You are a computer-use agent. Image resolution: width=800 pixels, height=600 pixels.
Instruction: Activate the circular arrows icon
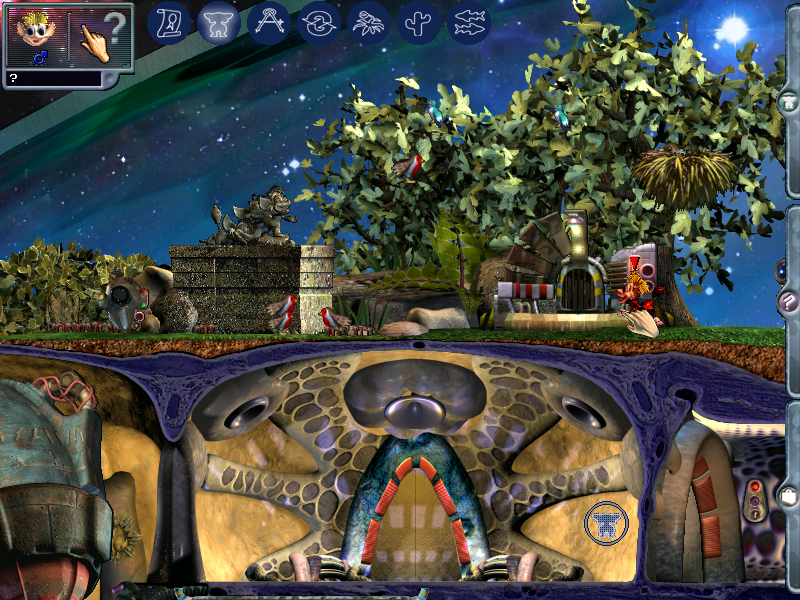[319, 21]
